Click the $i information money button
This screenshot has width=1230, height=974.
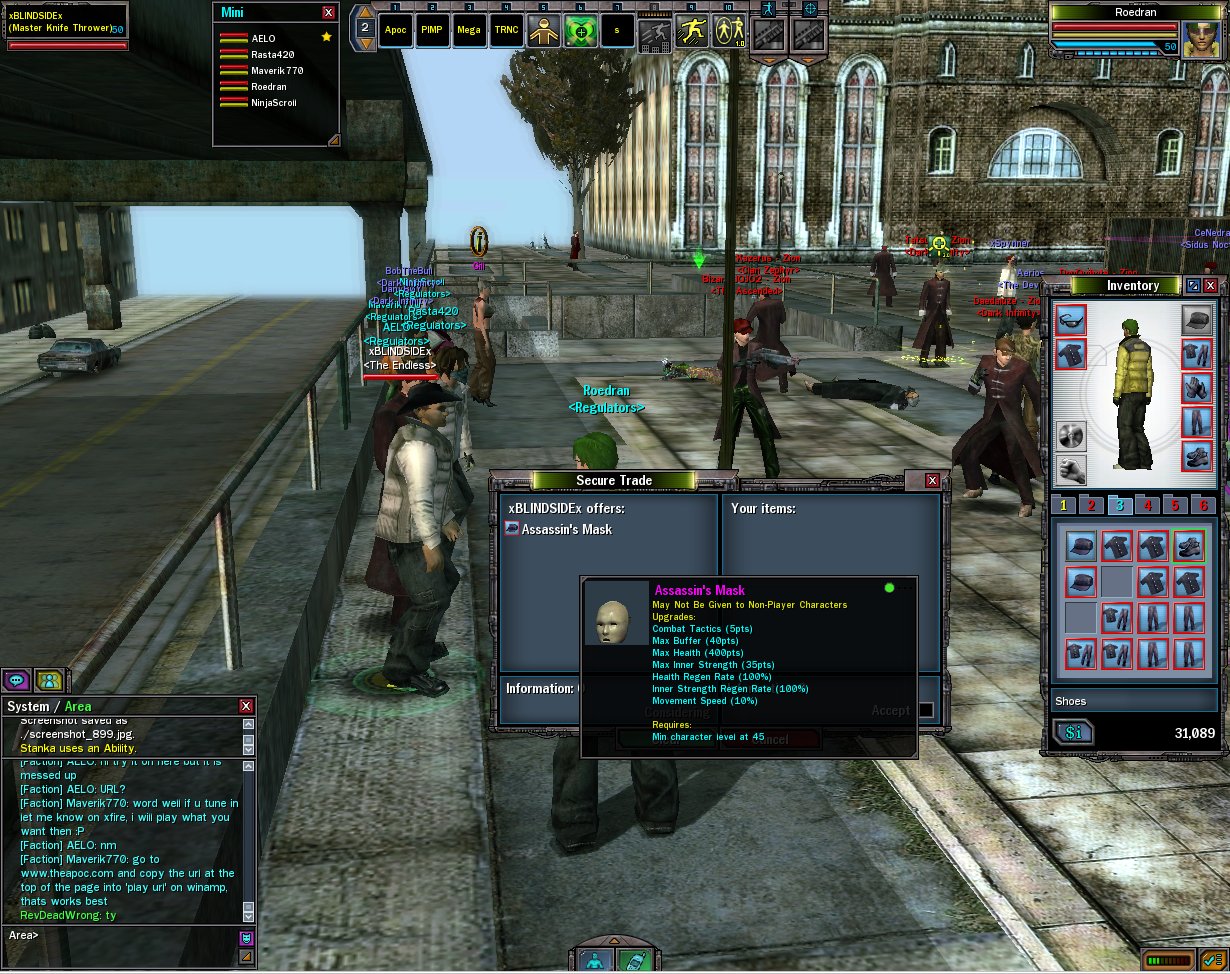[1073, 733]
